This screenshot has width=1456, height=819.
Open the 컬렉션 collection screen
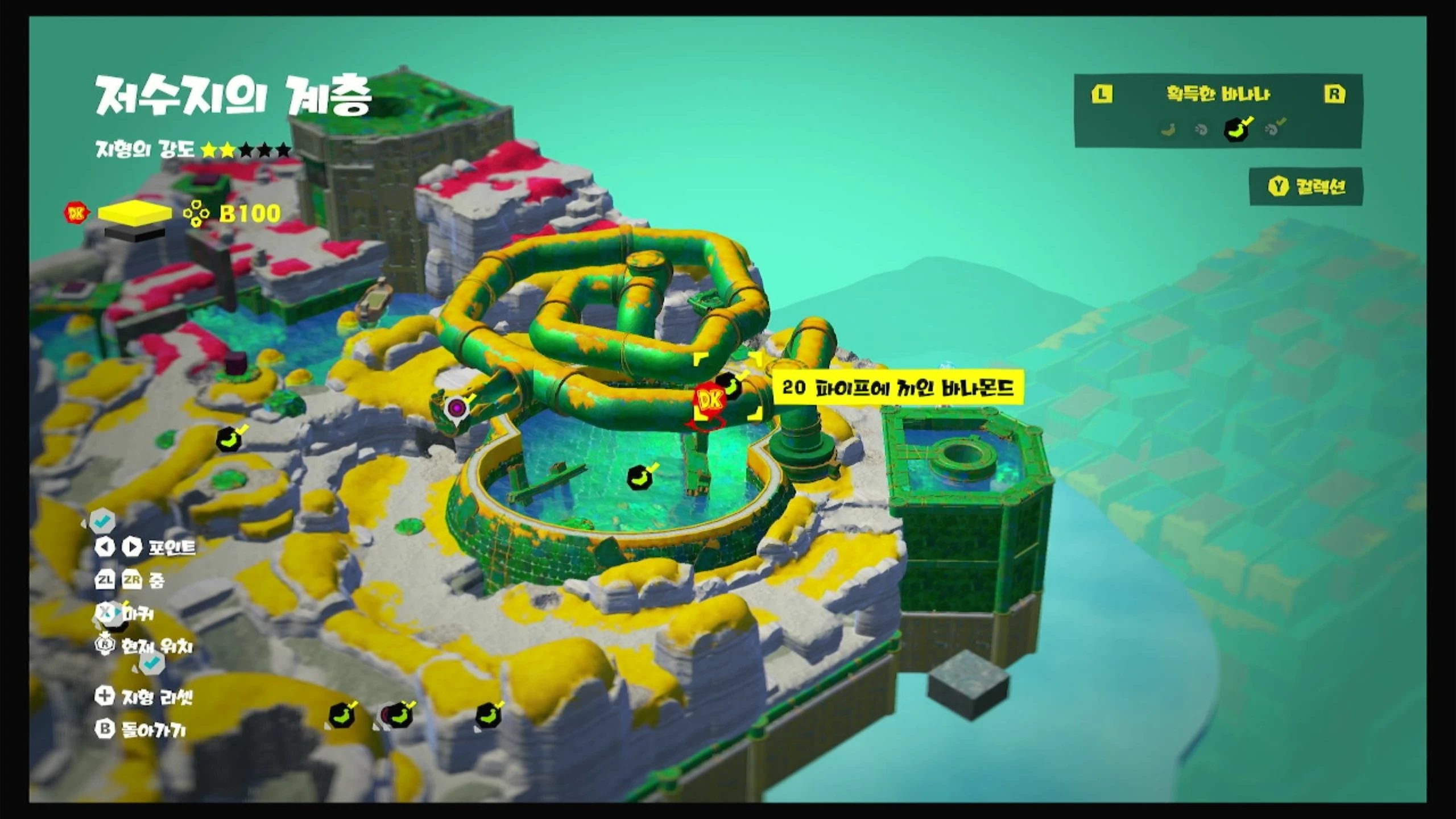(1306, 187)
